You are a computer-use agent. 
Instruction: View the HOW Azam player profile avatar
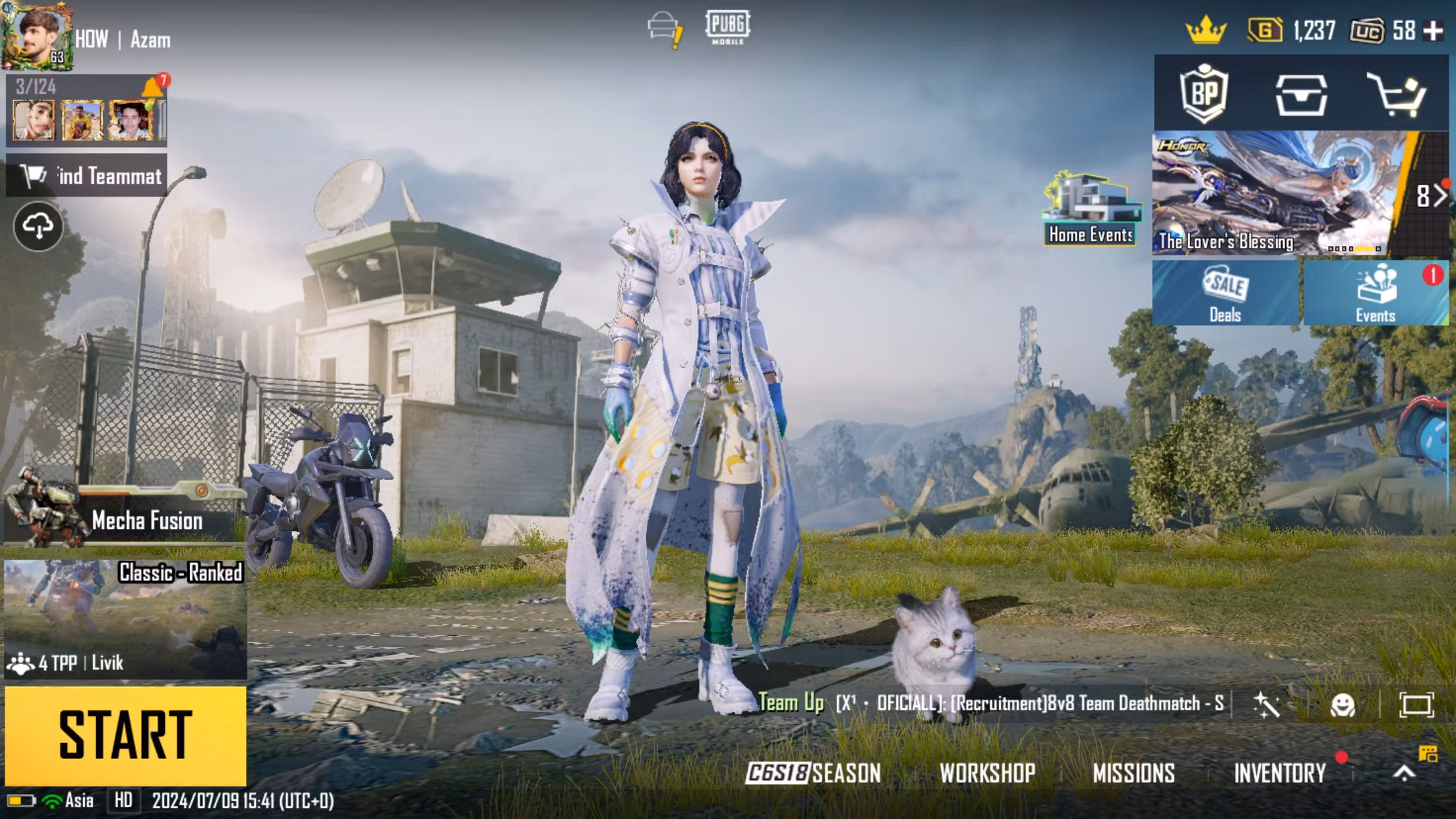[37, 36]
